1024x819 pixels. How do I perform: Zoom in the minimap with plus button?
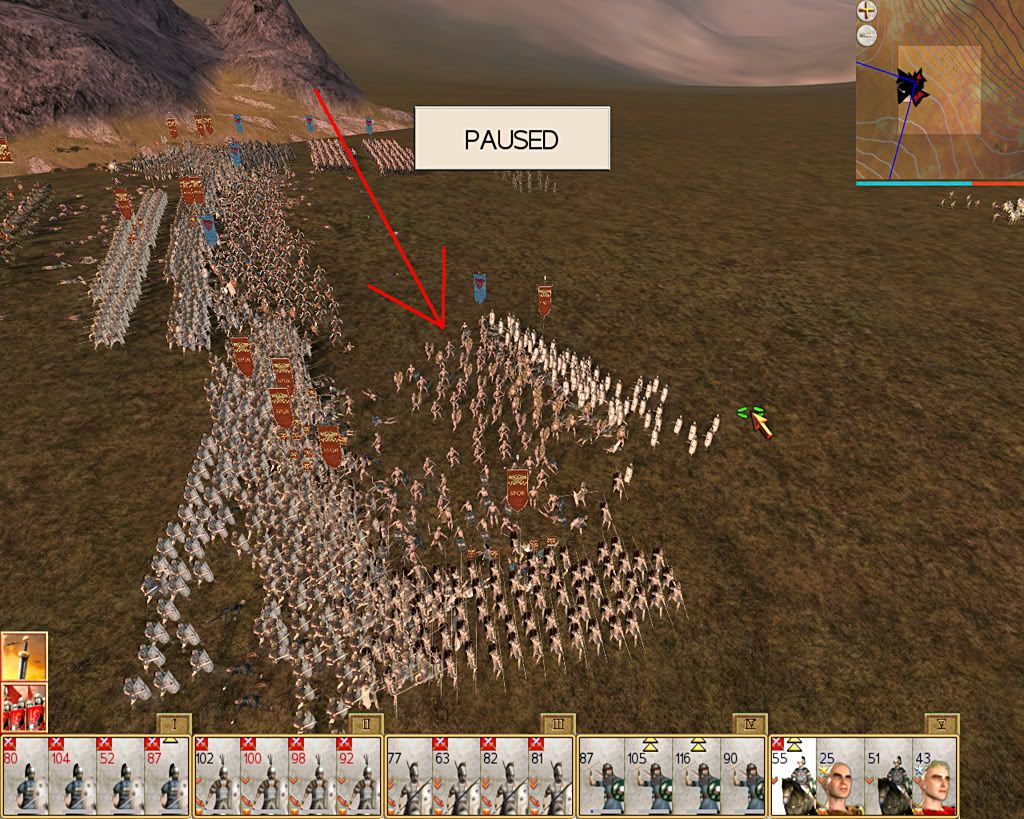866,12
